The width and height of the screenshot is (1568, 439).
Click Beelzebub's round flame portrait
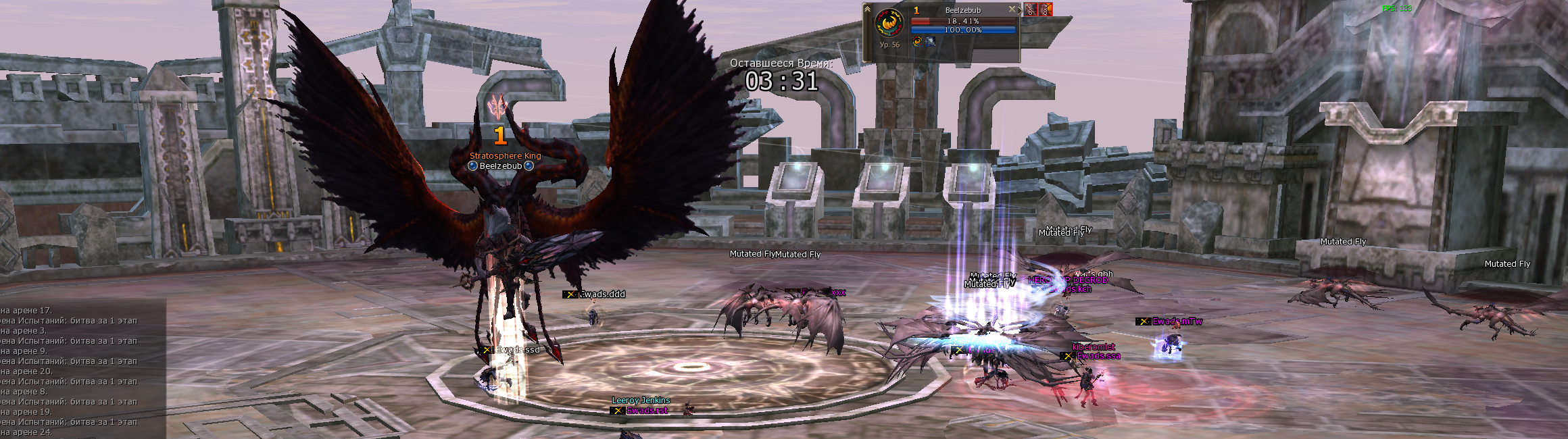[889, 24]
